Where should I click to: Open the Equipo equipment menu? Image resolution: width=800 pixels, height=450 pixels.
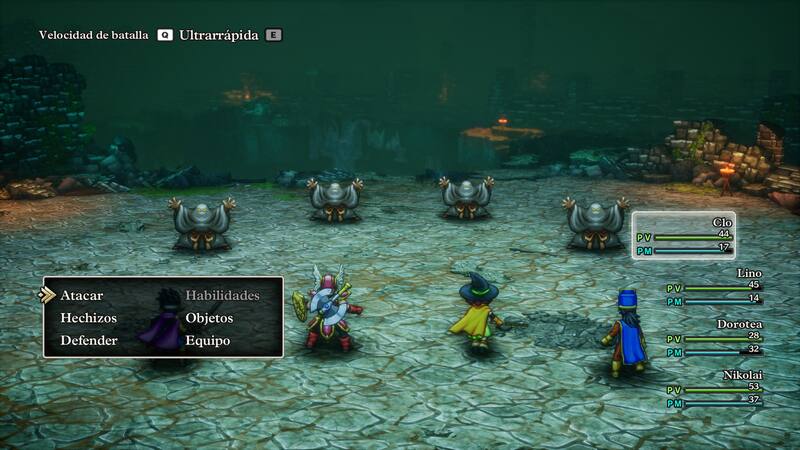coord(207,340)
